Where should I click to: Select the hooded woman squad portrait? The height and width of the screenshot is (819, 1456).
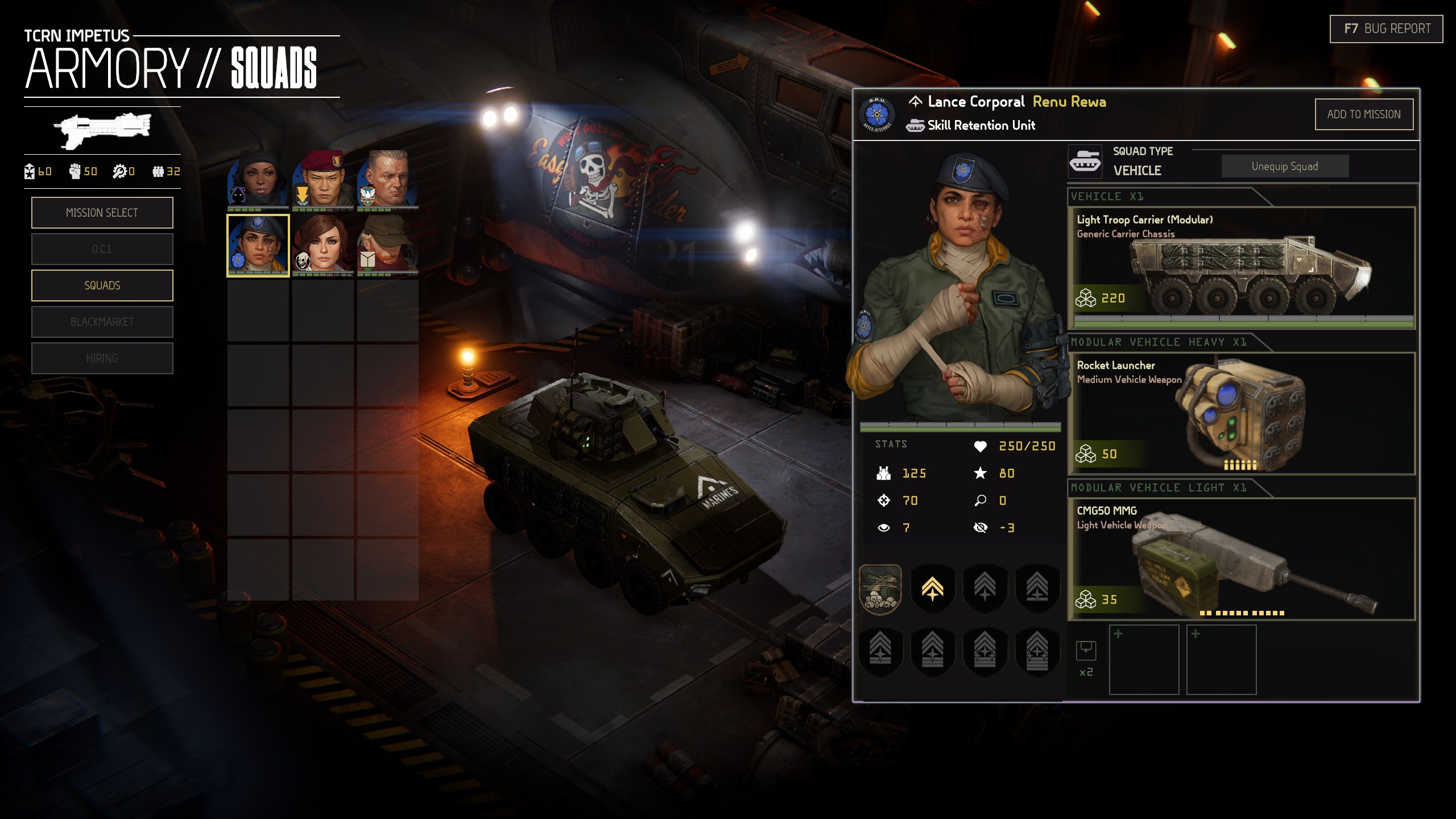tap(258, 180)
